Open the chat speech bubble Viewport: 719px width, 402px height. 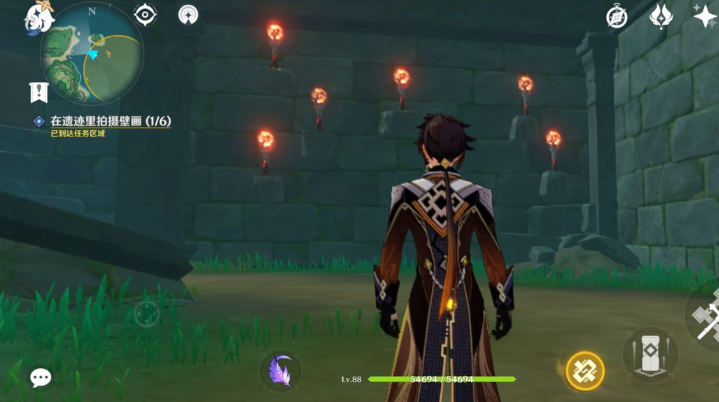[41, 377]
